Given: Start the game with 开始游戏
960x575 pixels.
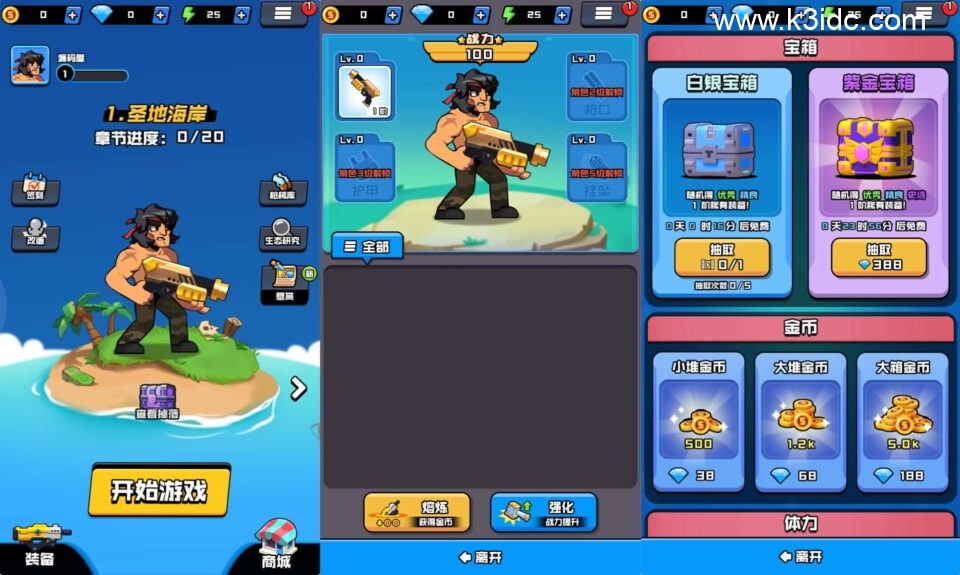Looking at the screenshot, I should (159, 490).
